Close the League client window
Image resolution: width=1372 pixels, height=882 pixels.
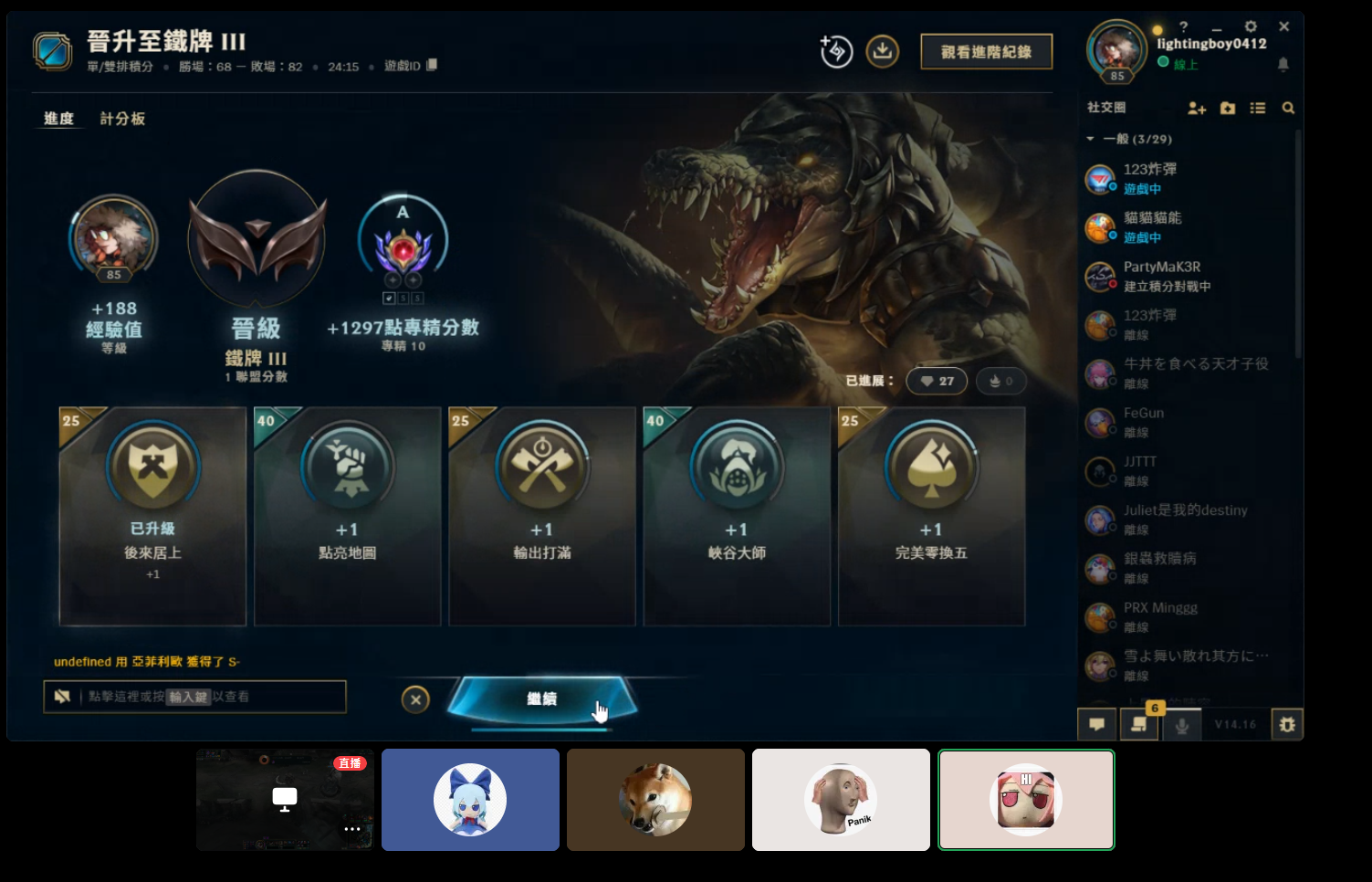1283,26
